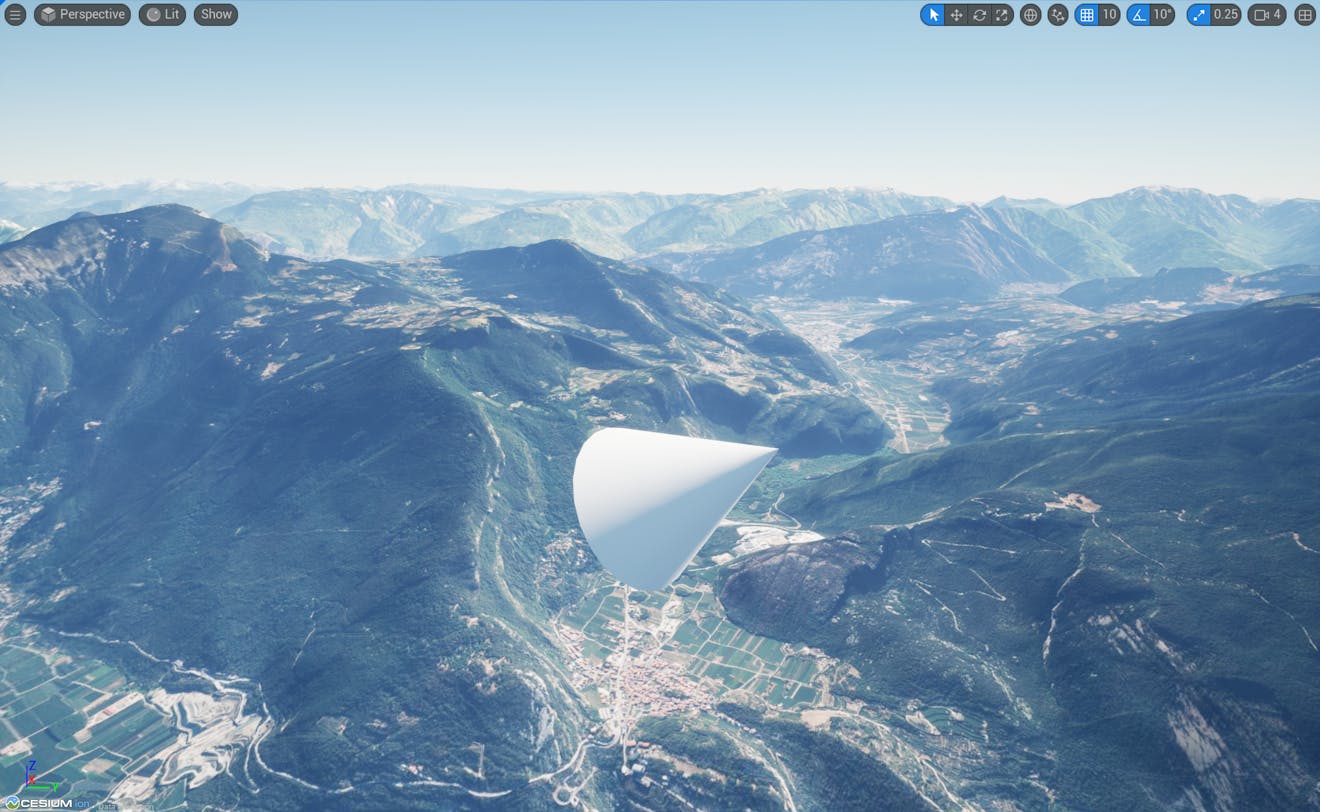Viewport: 1320px width, 812px height.
Task: Select the Rotate tool
Action: (979, 15)
